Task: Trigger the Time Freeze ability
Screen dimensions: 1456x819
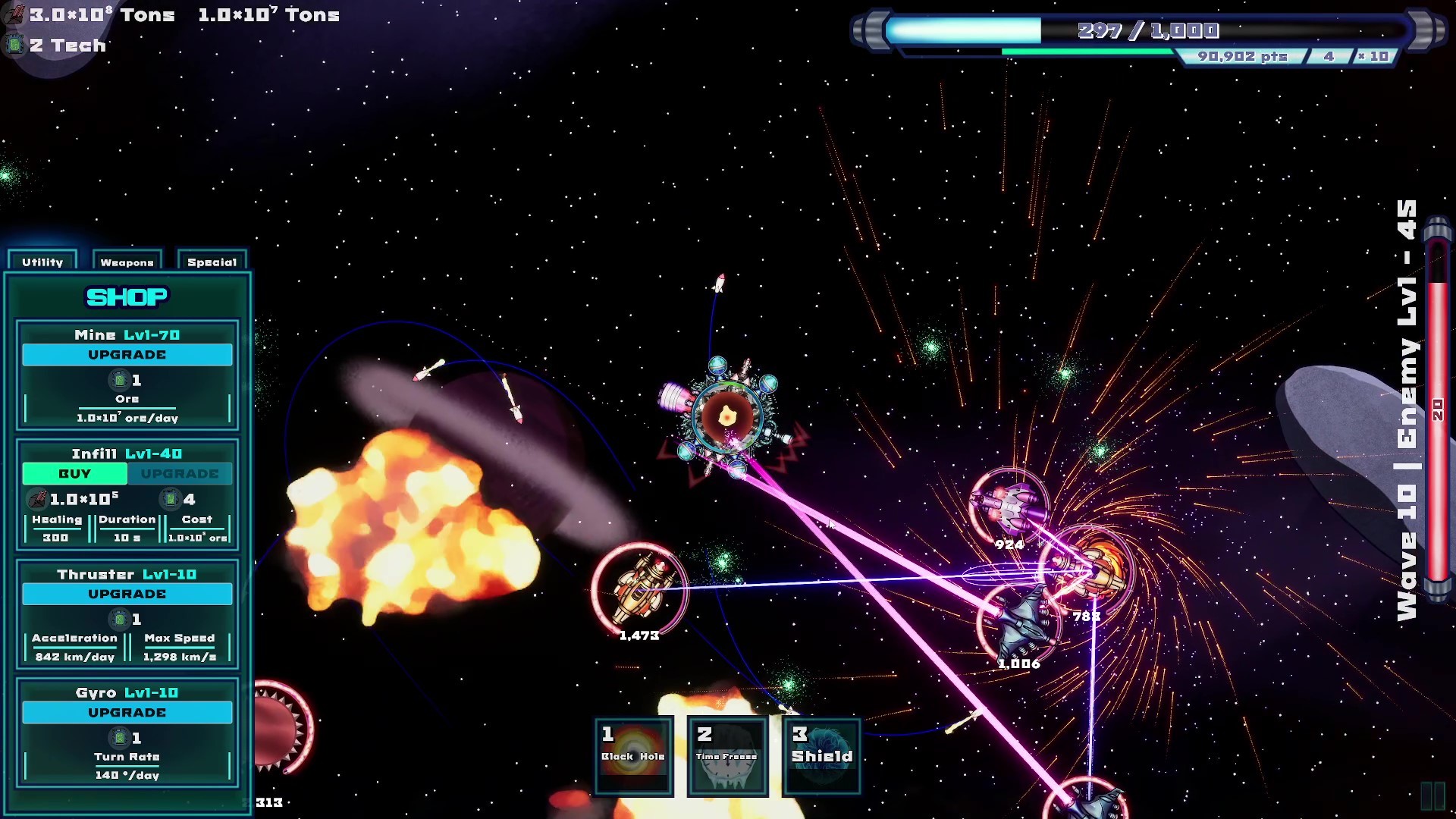Action: coord(726,755)
